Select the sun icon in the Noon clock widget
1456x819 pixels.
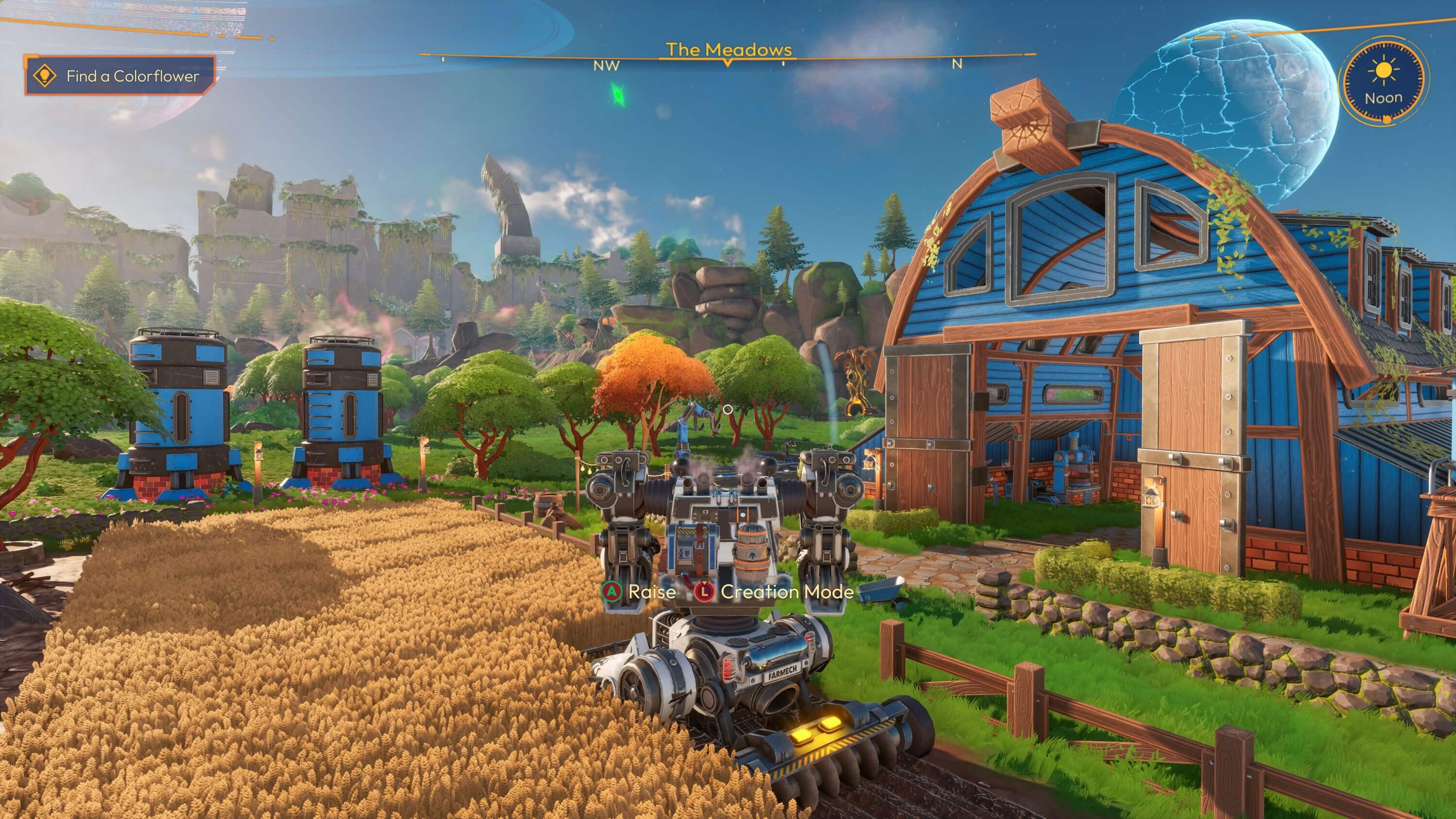click(x=1384, y=70)
